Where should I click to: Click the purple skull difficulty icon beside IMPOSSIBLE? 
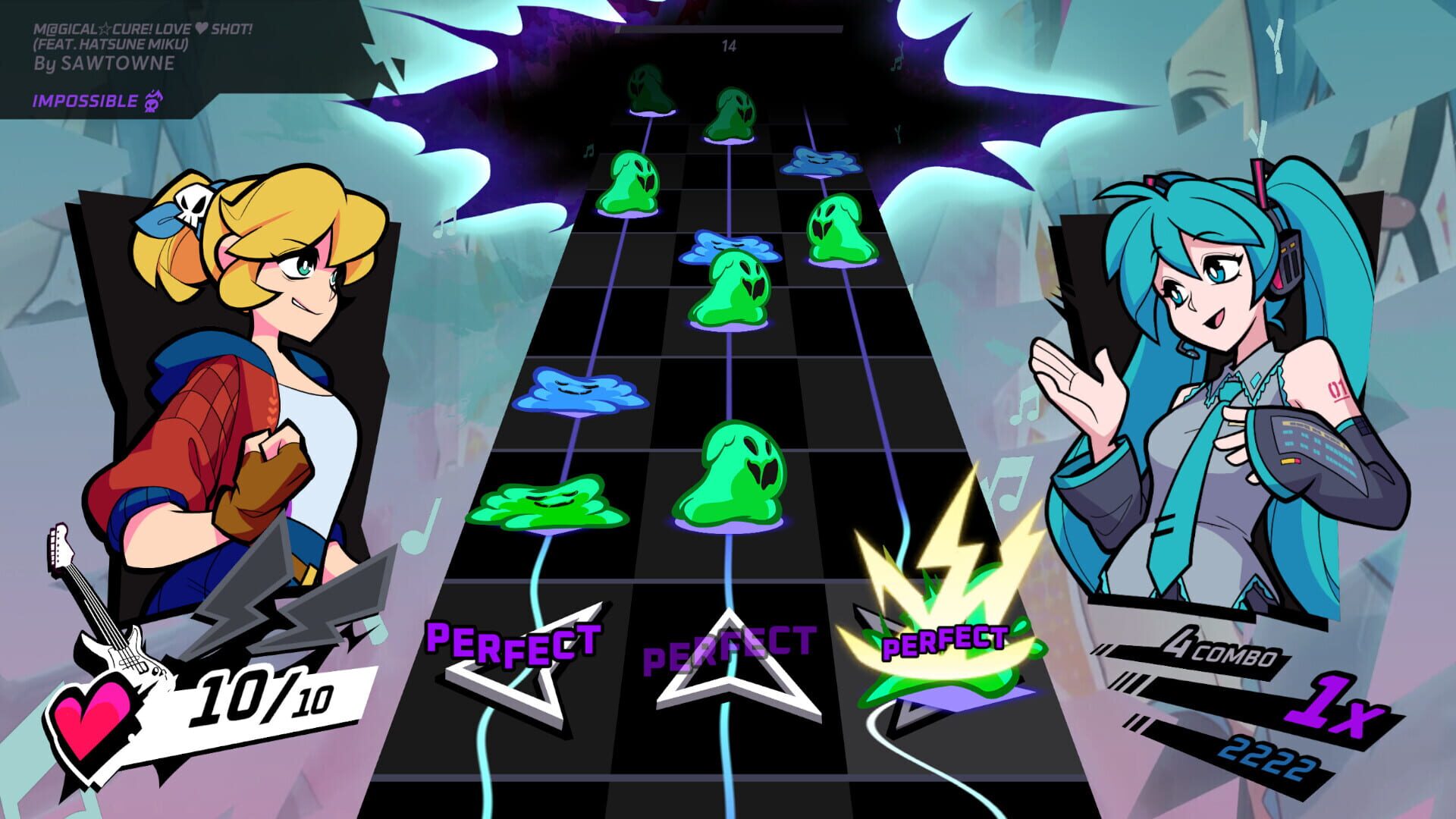(155, 100)
